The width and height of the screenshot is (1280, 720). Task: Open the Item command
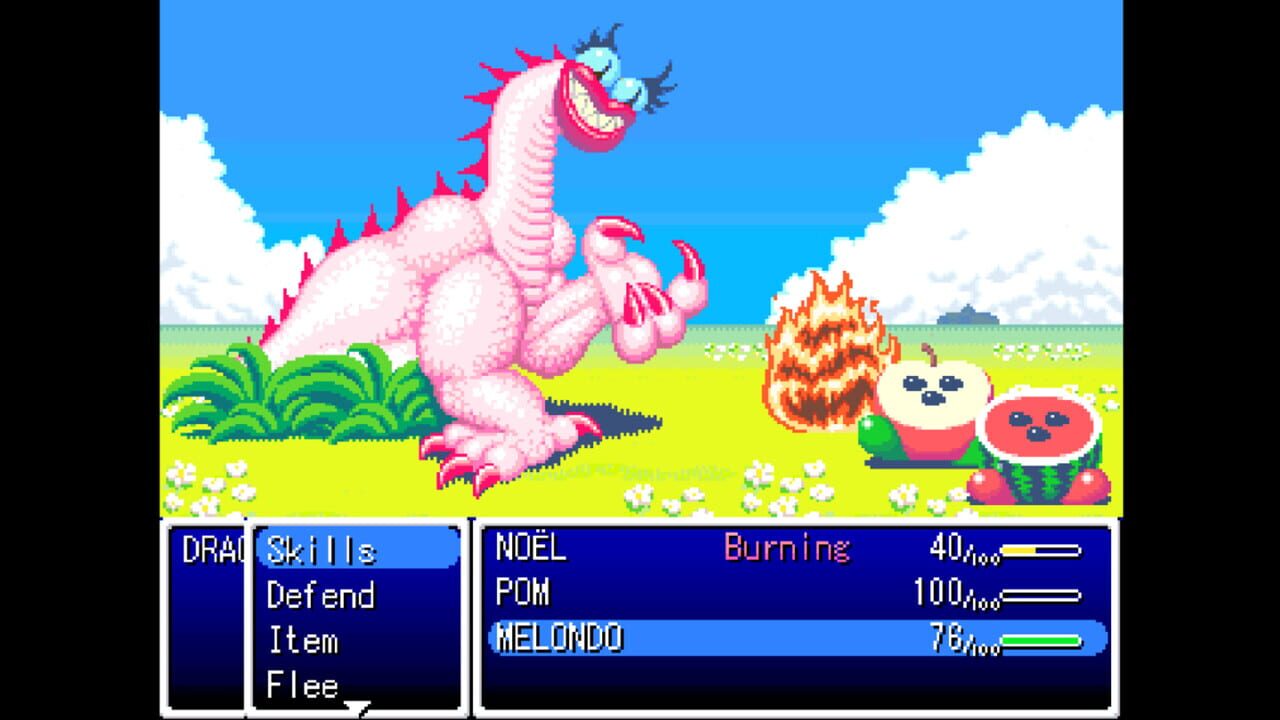[x=305, y=640]
